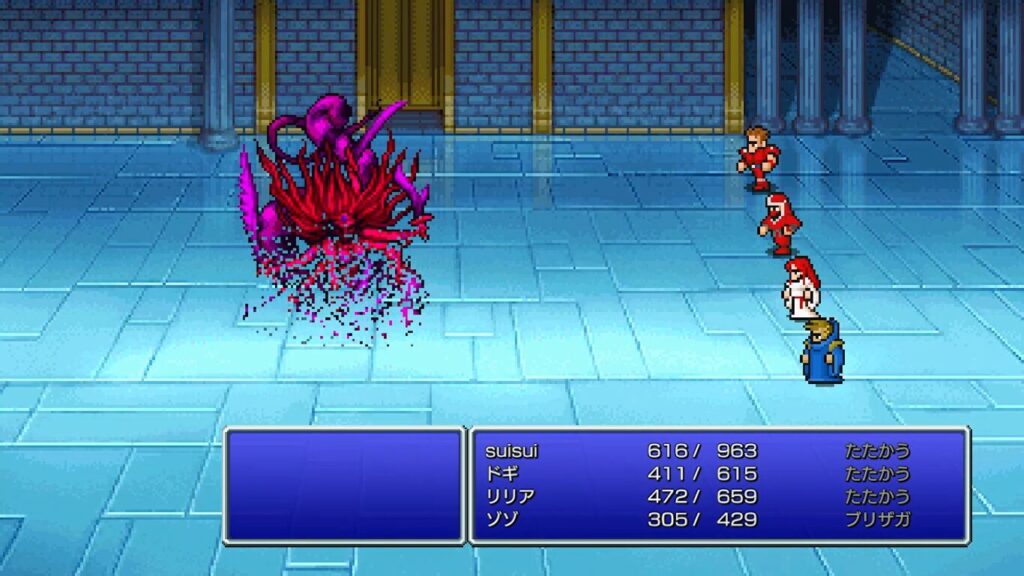This screenshot has height=576, width=1024.
Task: Select suisui's row in the party list
Action: point(511,451)
